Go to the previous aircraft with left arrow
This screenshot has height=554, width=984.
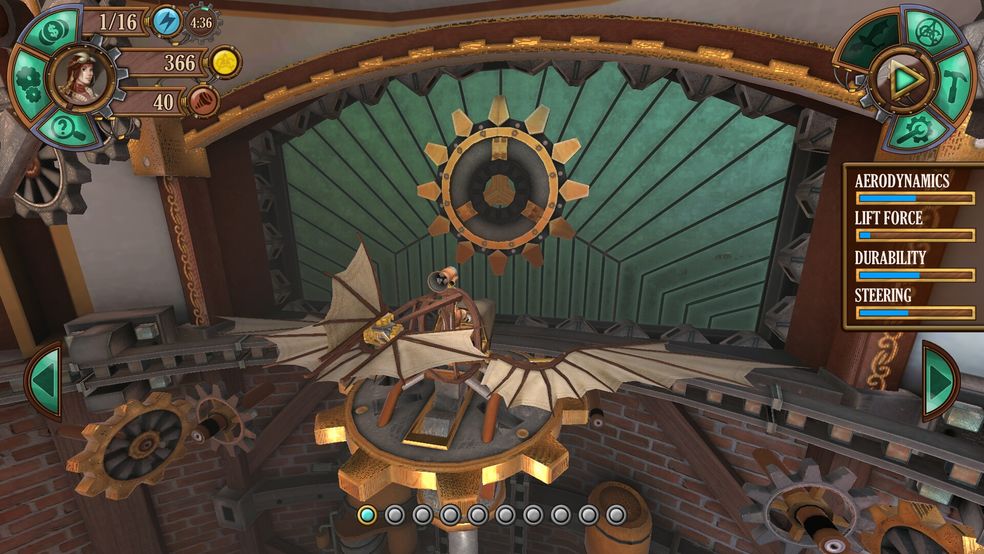(x=43, y=380)
